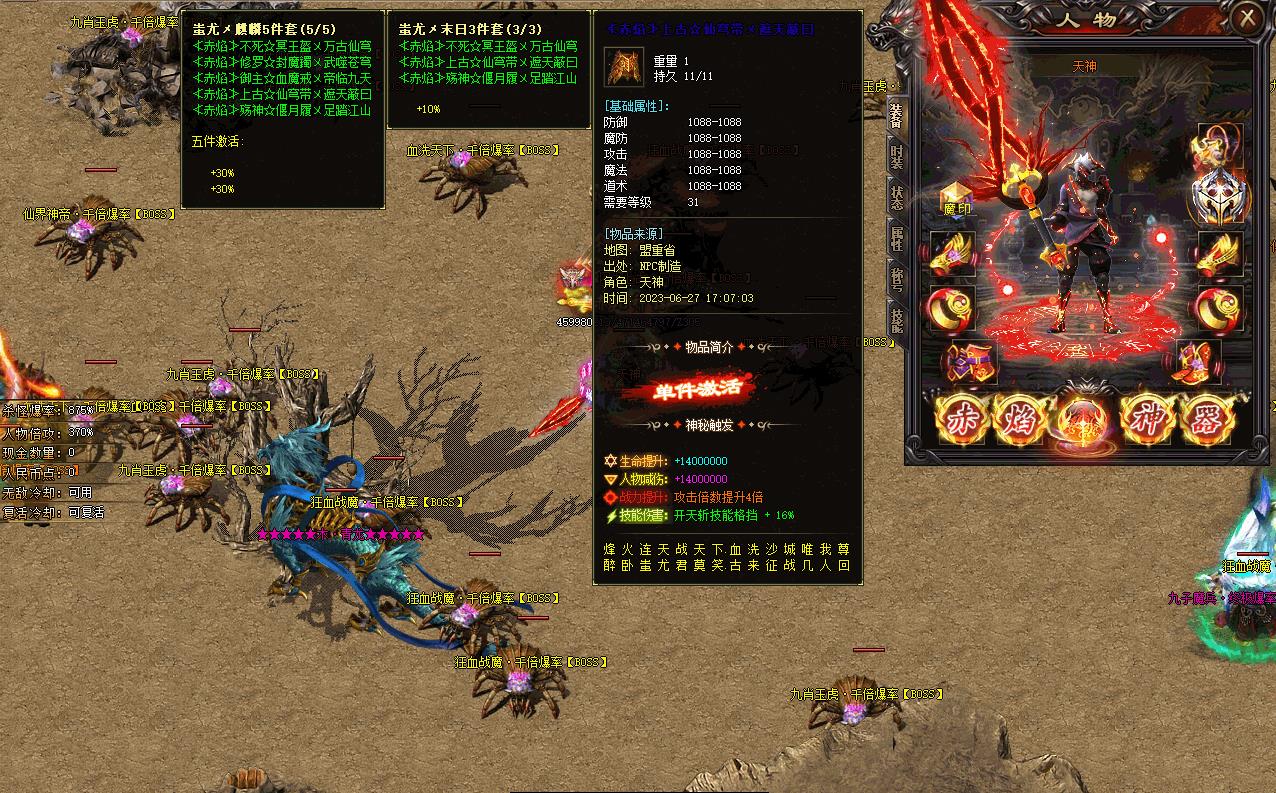Select the equipped silver helmet slot
Screen dimensions: 1276x793
pos(1217,195)
